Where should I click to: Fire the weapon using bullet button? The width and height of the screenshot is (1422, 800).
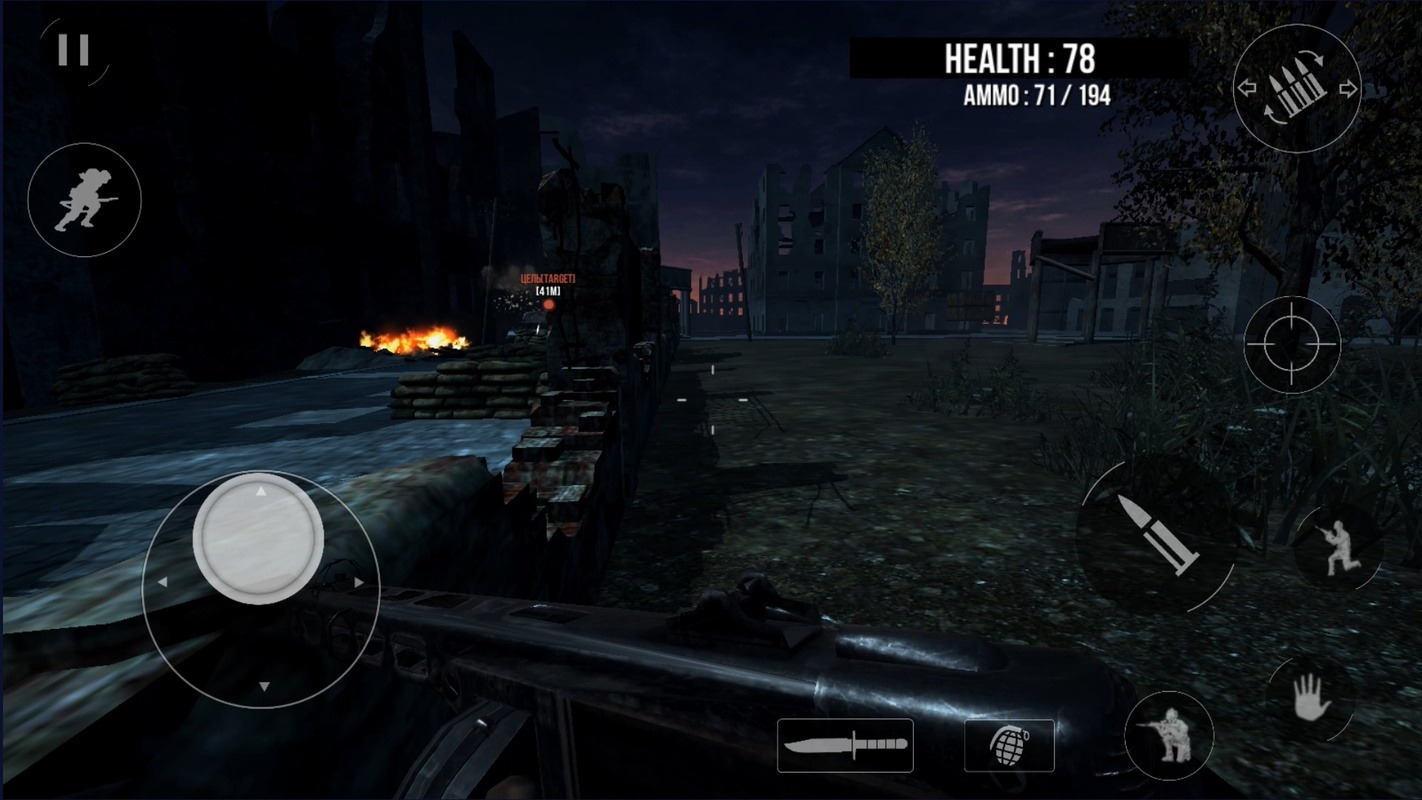click(1157, 535)
